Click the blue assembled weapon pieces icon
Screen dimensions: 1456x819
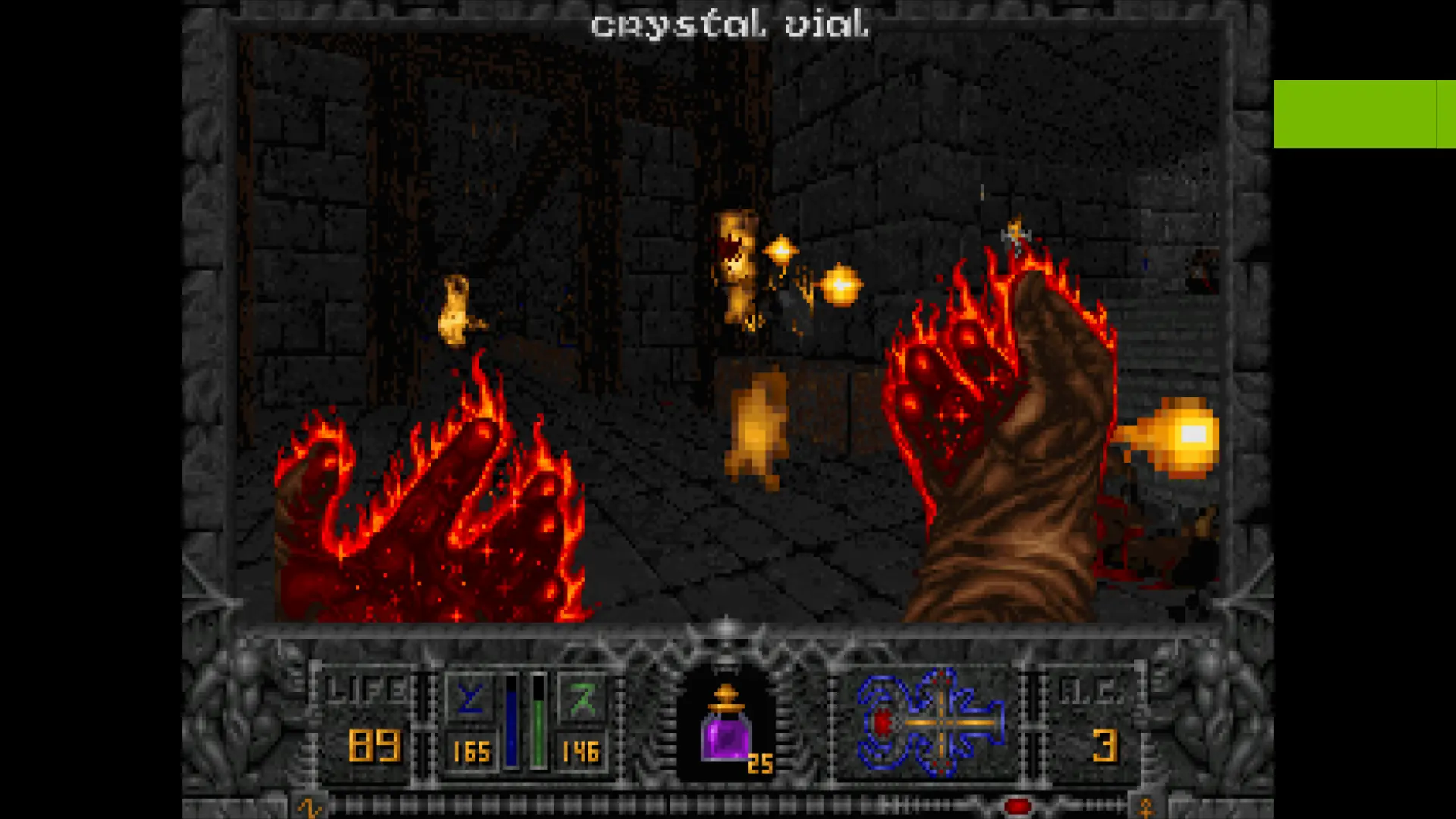coord(930,722)
